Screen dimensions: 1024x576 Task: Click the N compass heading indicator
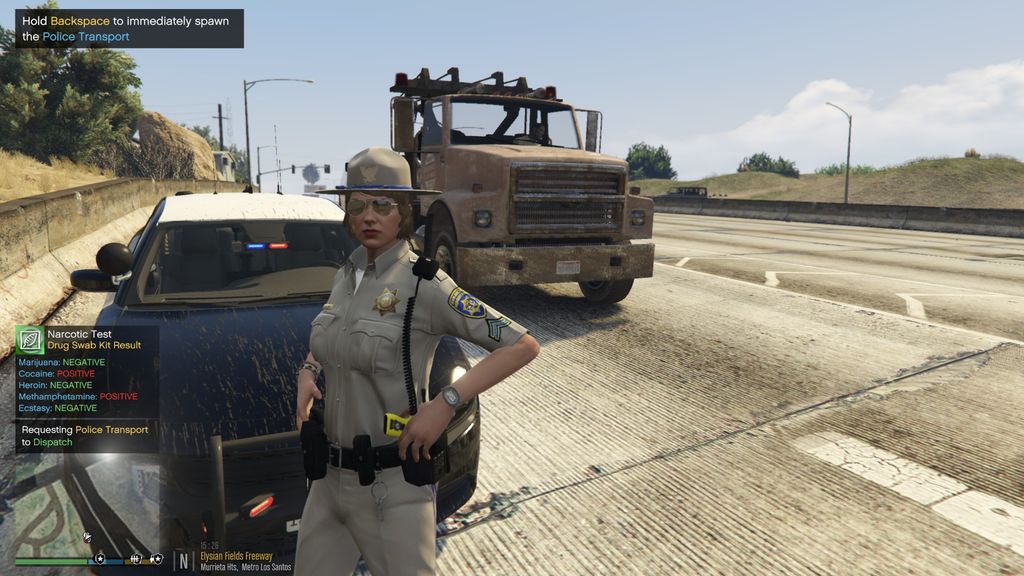(x=184, y=559)
